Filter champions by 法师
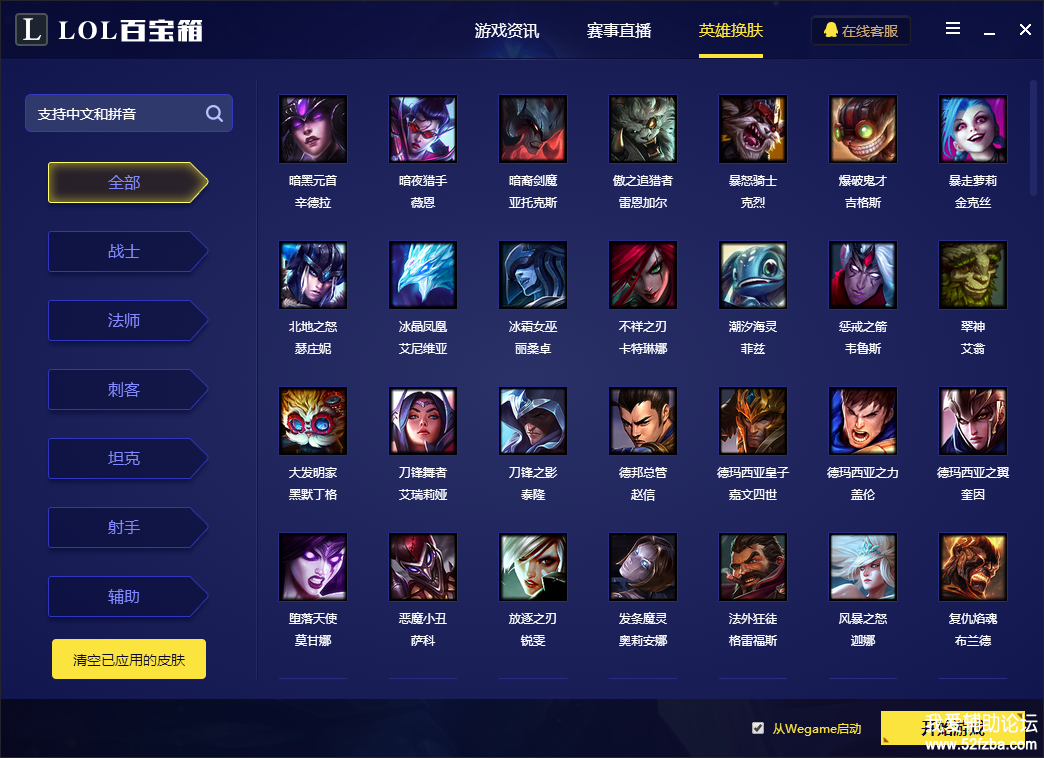 tap(125, 321)
